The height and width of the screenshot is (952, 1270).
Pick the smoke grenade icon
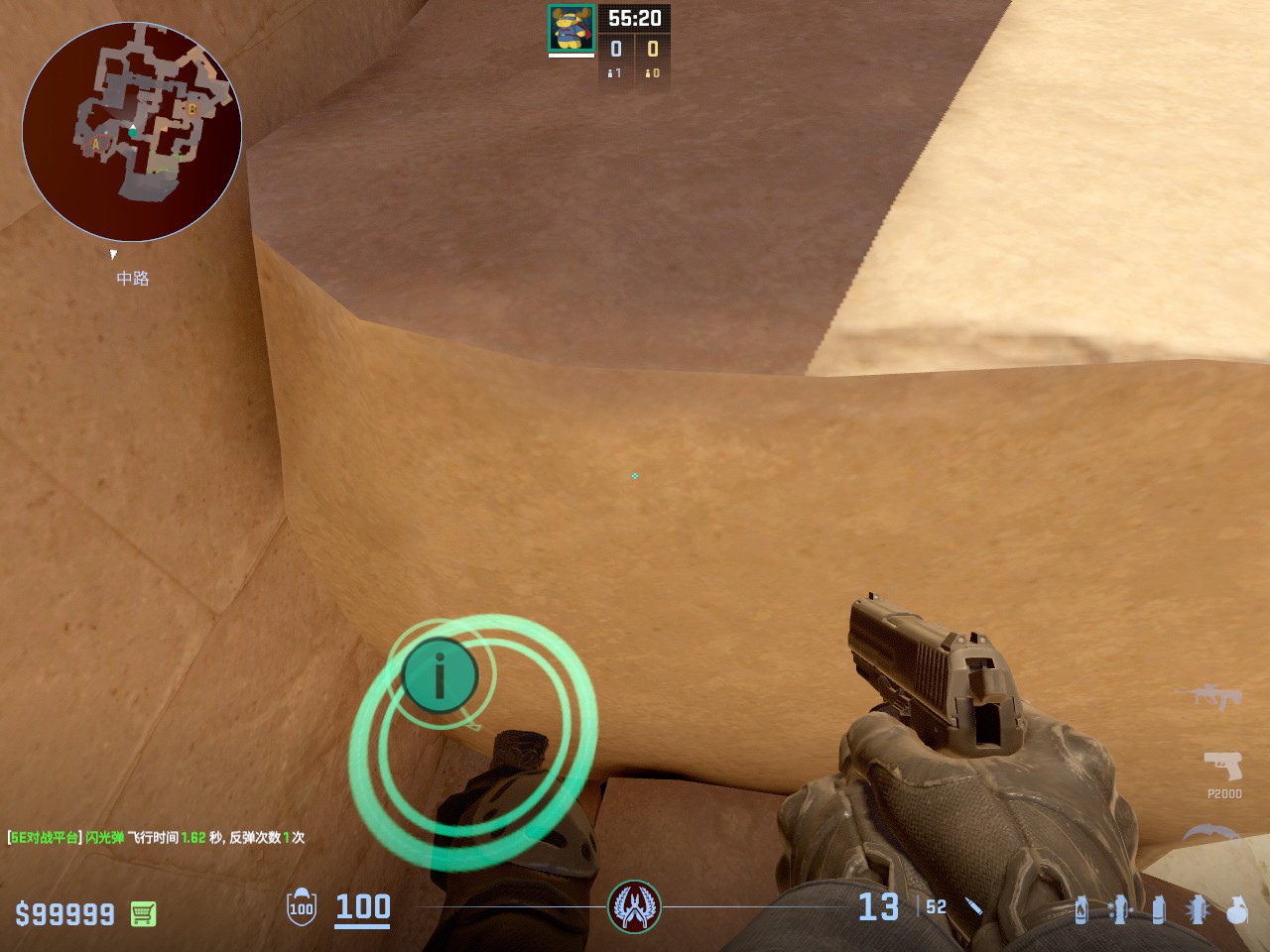(1159, 909)
